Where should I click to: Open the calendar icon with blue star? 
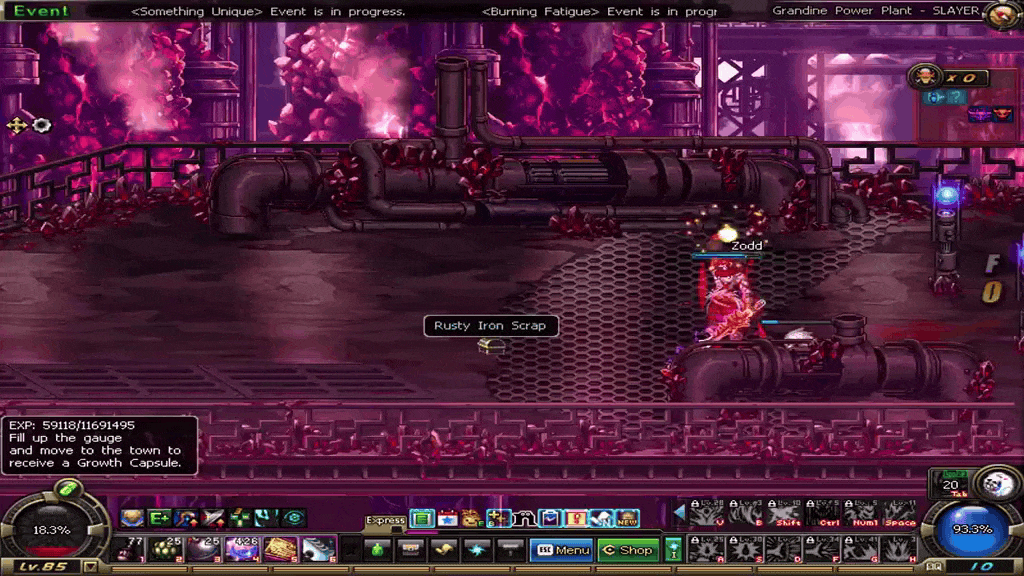click(x=447, y=518)
